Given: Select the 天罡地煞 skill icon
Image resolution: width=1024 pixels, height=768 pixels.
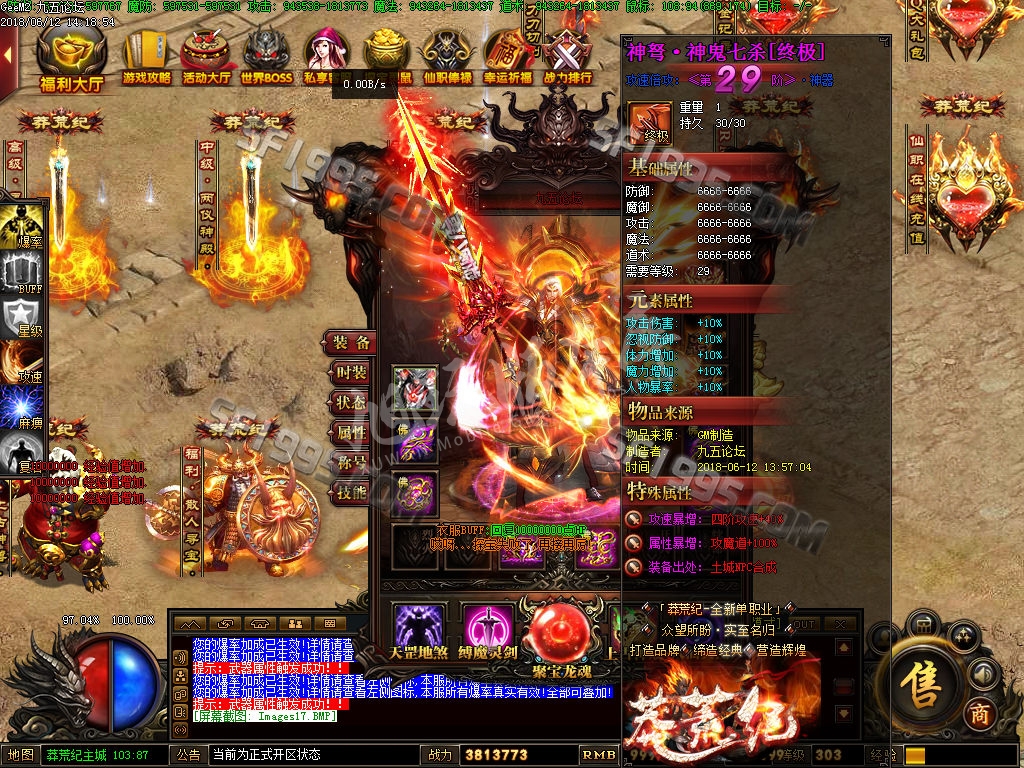Looking at the screenshot, I should [419, 628].
